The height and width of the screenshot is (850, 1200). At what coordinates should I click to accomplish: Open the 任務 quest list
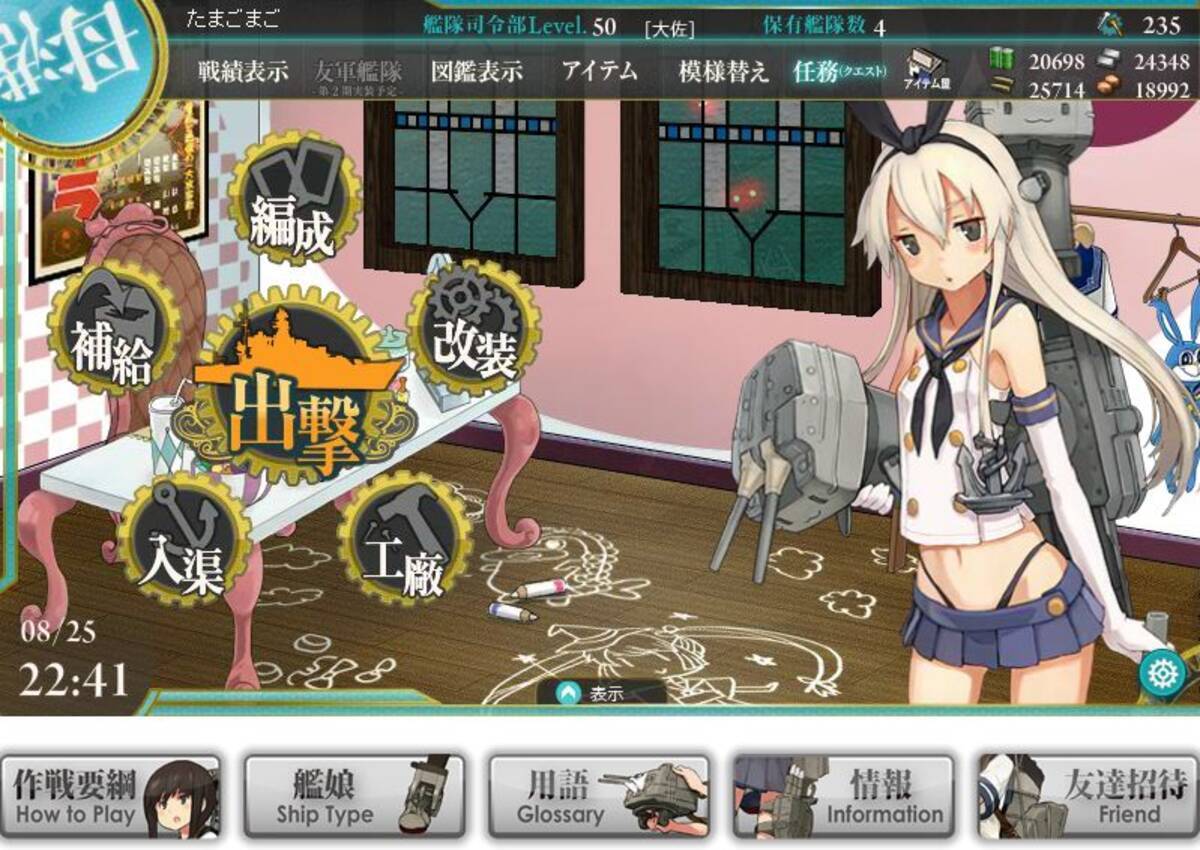point(838,71)
